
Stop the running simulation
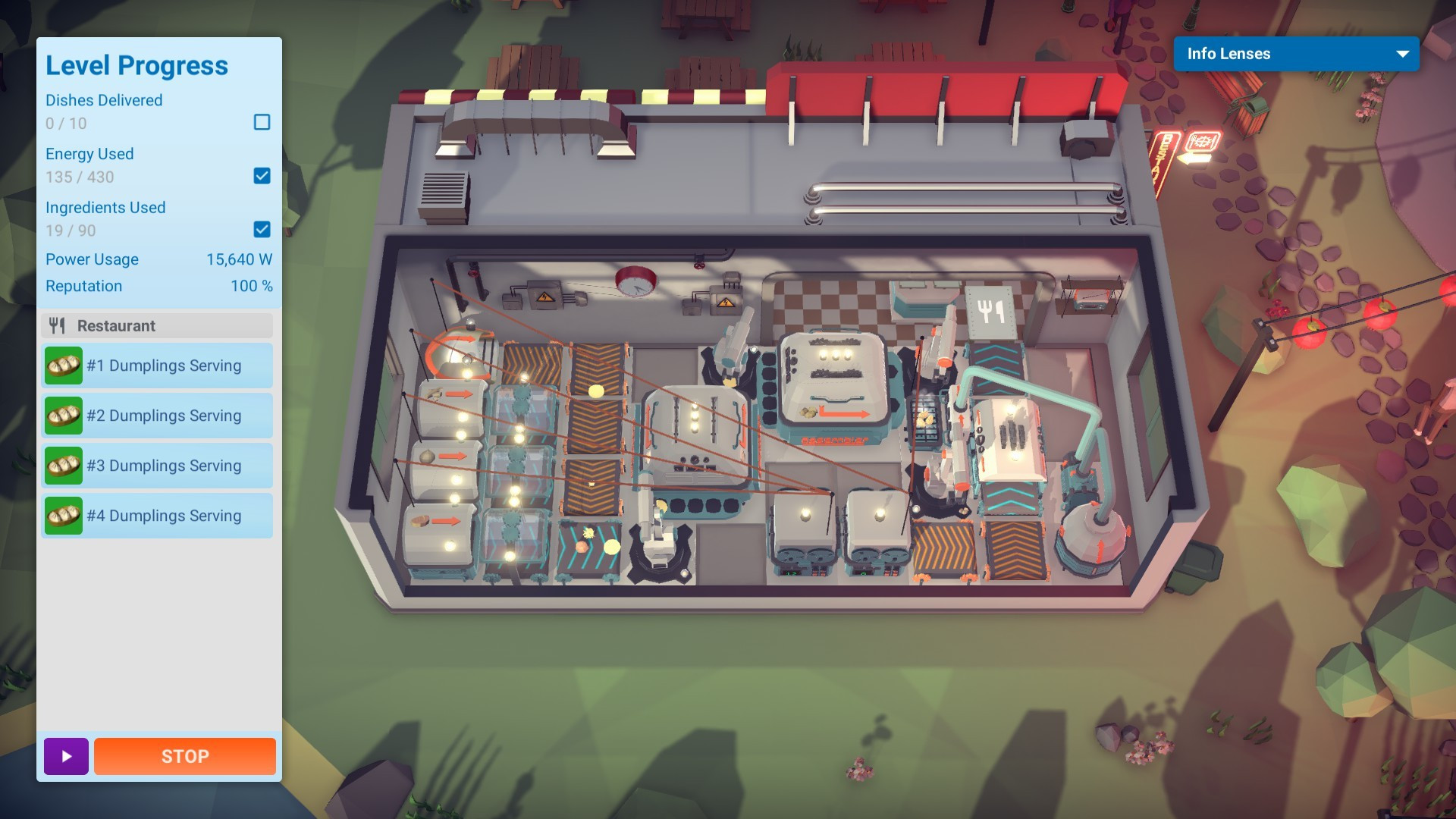click(x=184, y=756)
